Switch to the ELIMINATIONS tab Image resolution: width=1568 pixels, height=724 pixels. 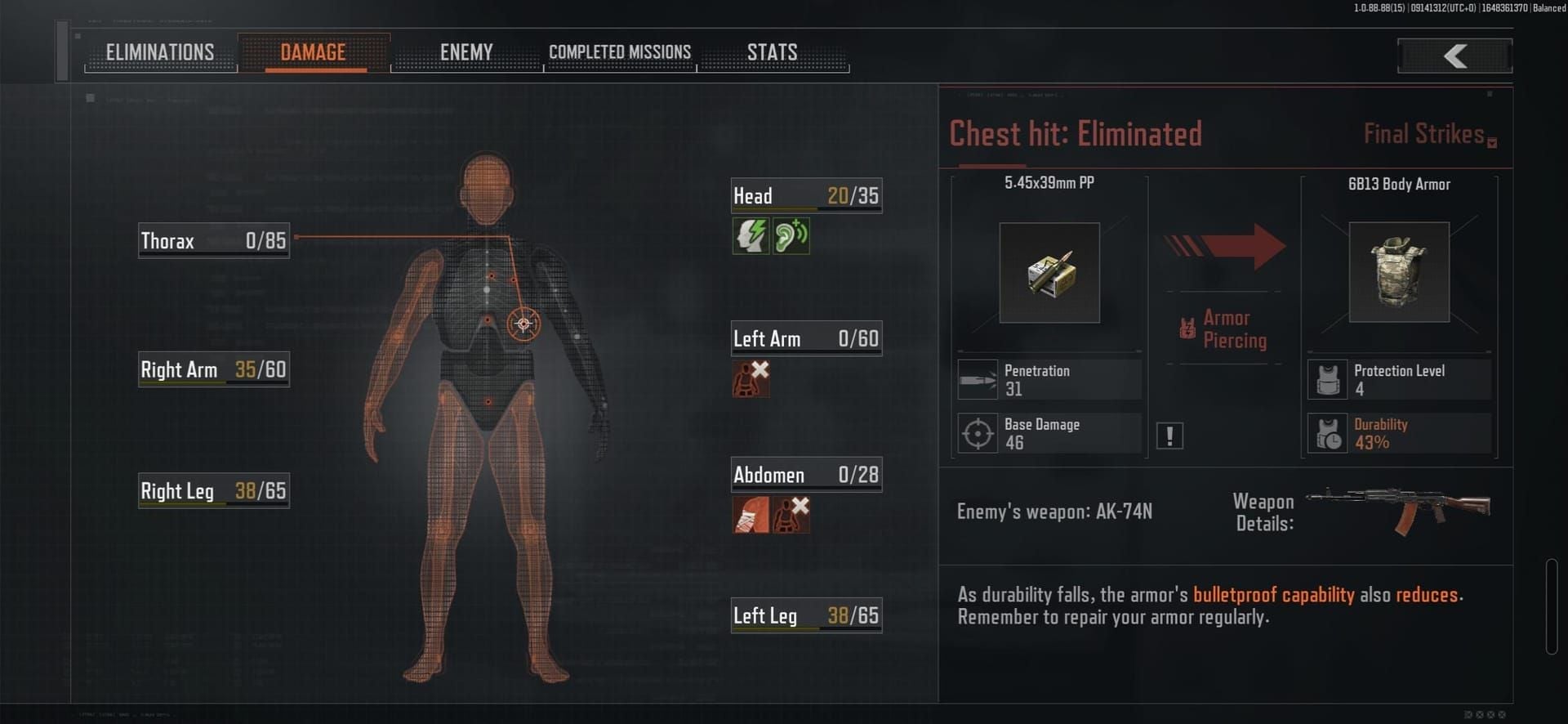click(160, 51)
